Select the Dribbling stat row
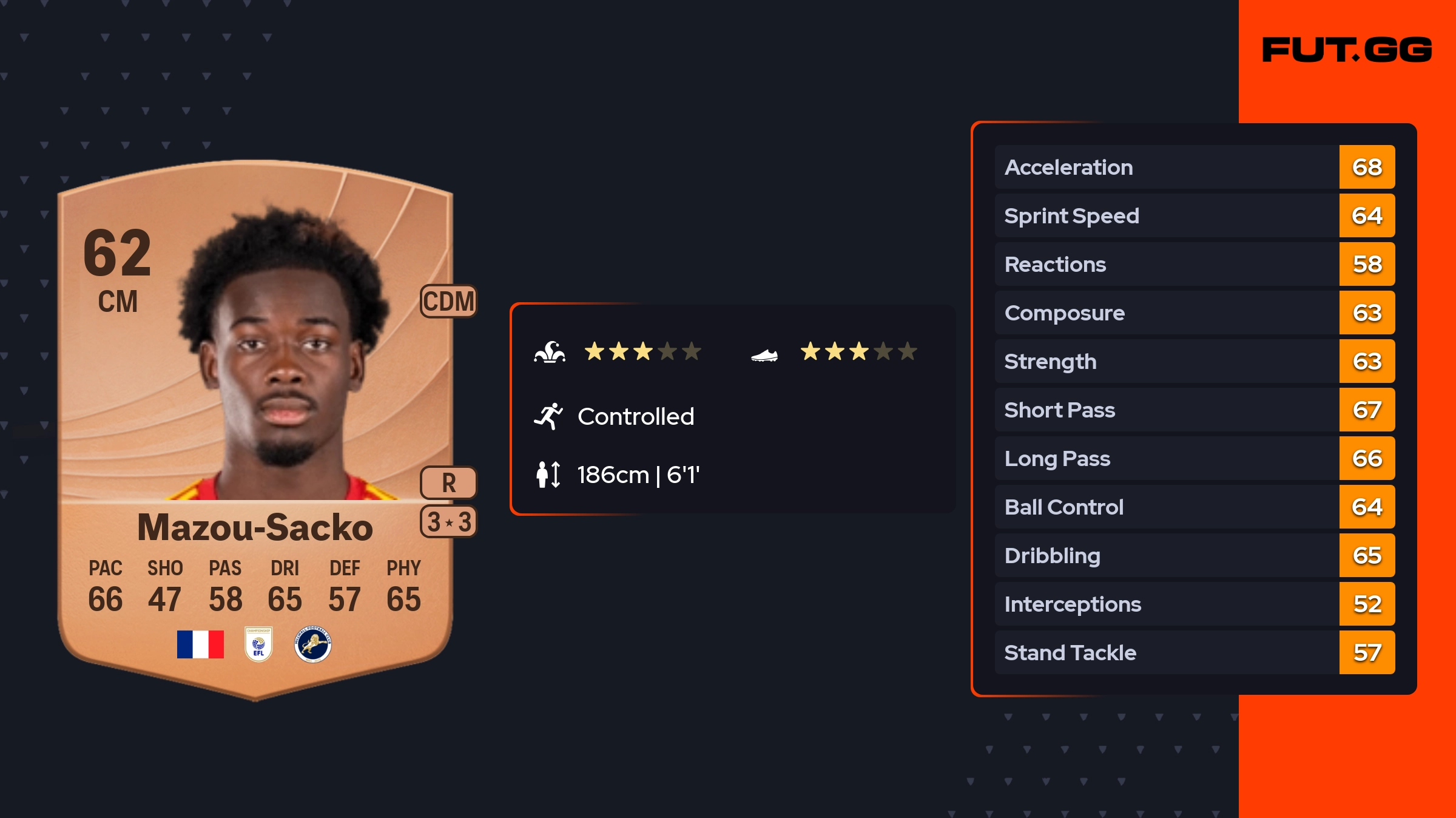This screenshot has height=818, width=1456. click(x=1194, y=555)
